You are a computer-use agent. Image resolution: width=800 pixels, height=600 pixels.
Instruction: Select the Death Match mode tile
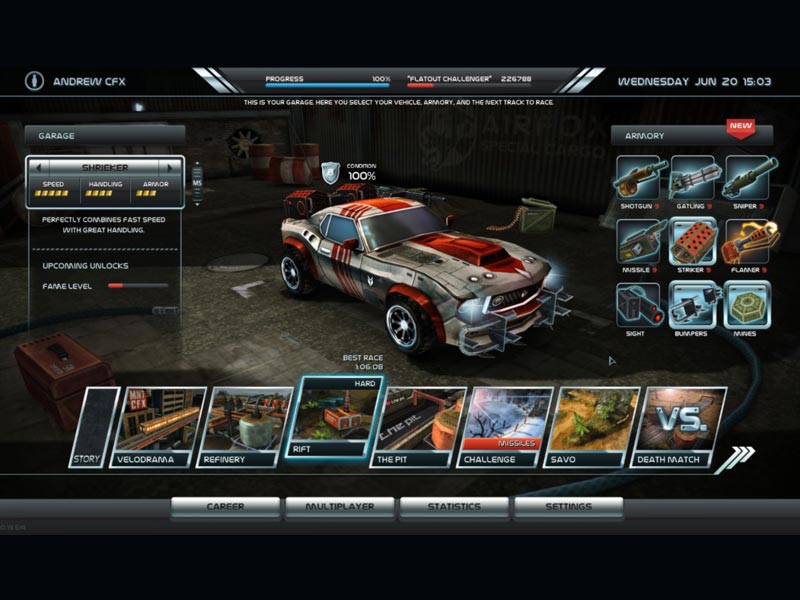[680, 427]
